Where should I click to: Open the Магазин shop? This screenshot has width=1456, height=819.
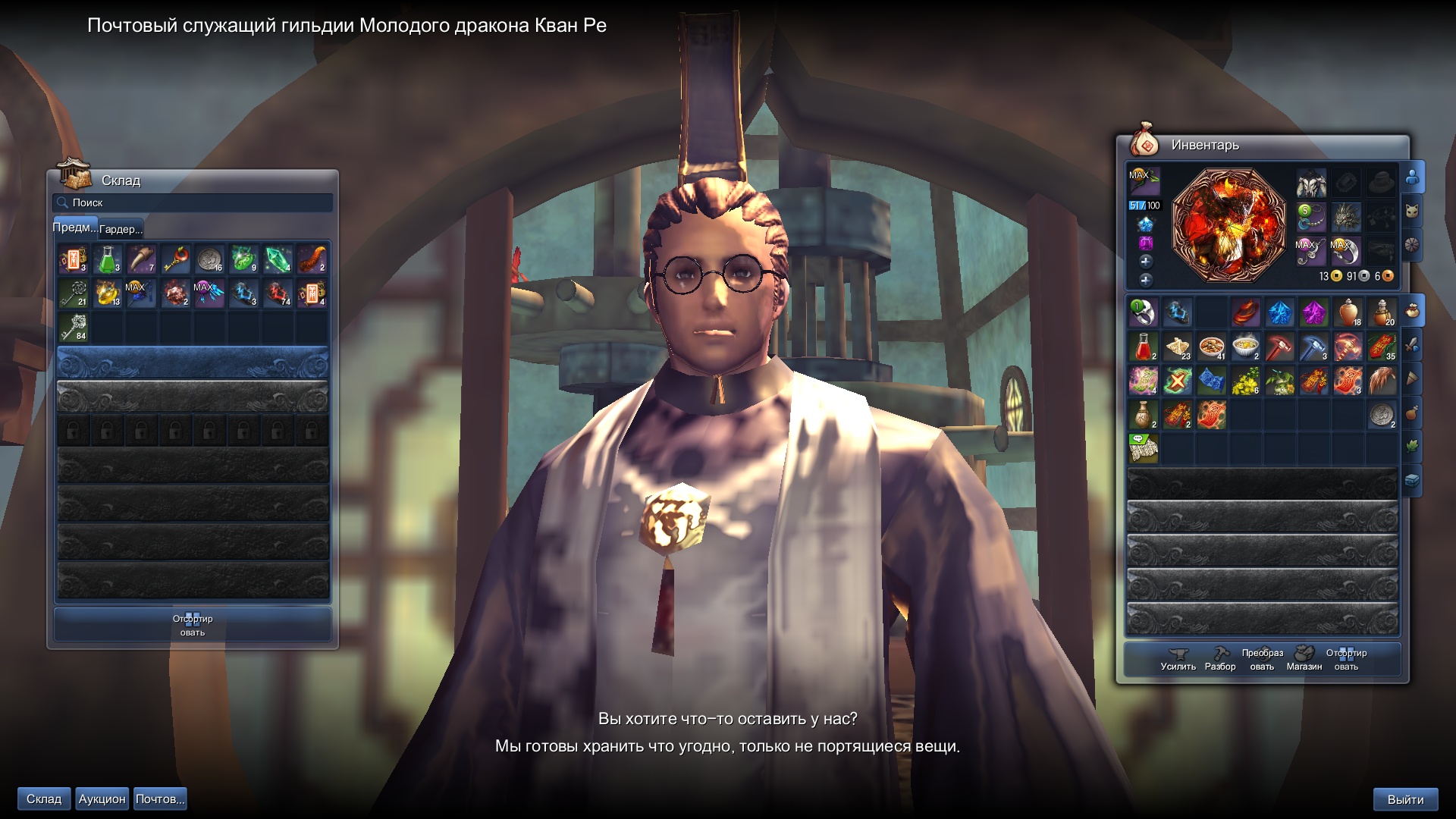tap(1304, 659)
